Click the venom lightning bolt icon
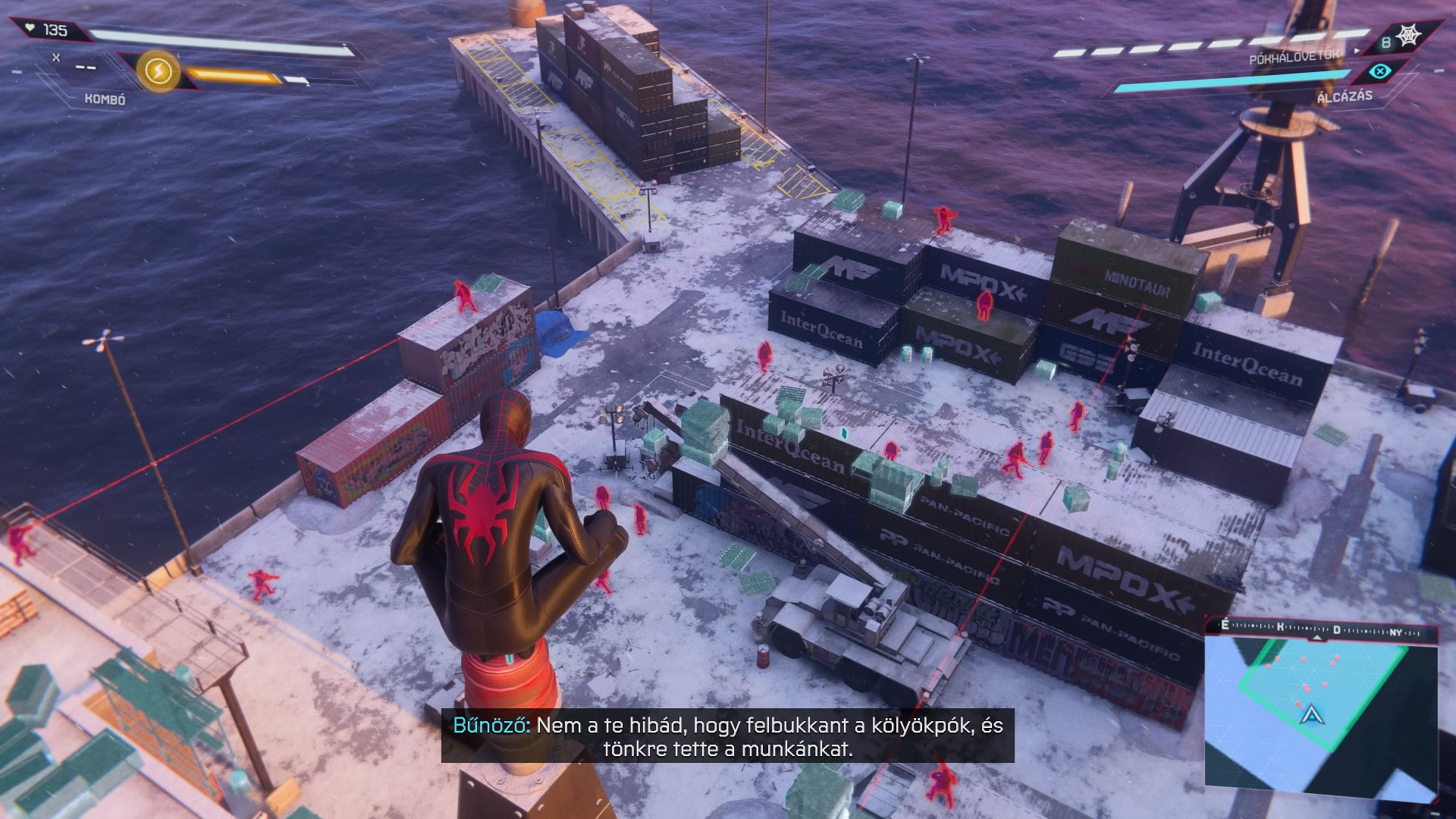The width and height of the screenshot is (1456, 819). (158, 72)
